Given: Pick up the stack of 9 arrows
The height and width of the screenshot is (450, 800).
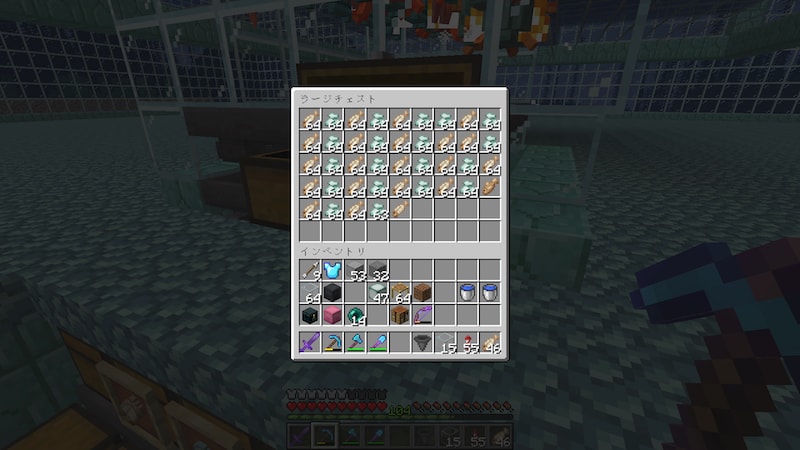Looking at the screenshot, I should [309, 270].
